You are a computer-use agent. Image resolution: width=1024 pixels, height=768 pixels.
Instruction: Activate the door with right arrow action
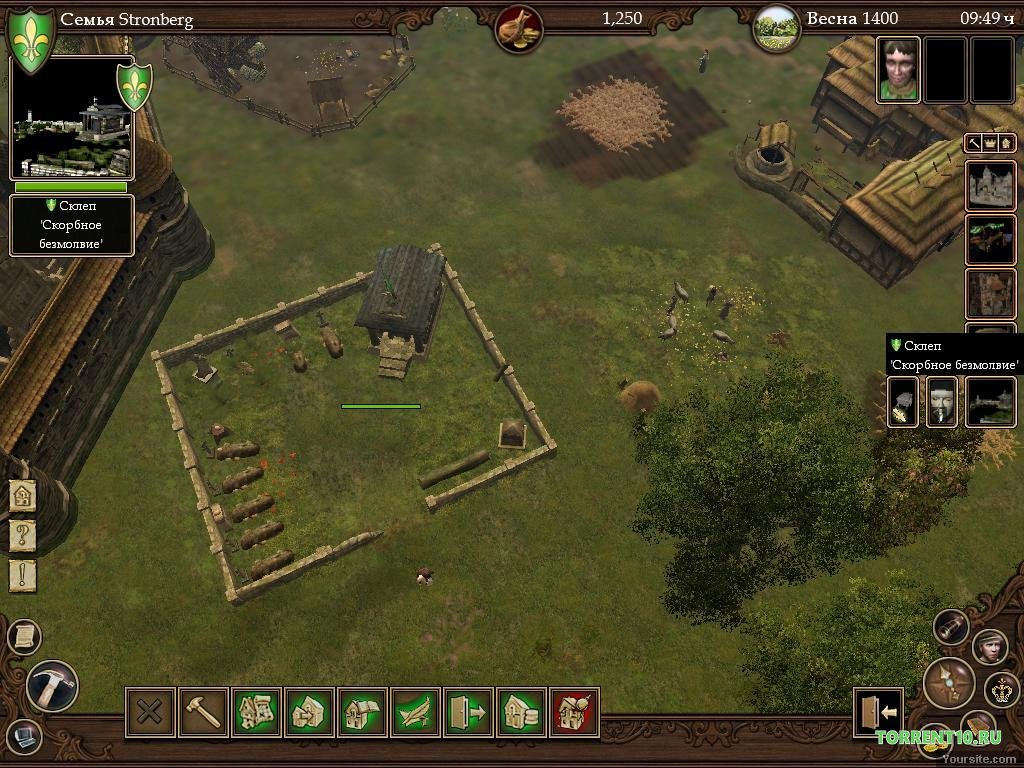[x=468, y=712]
